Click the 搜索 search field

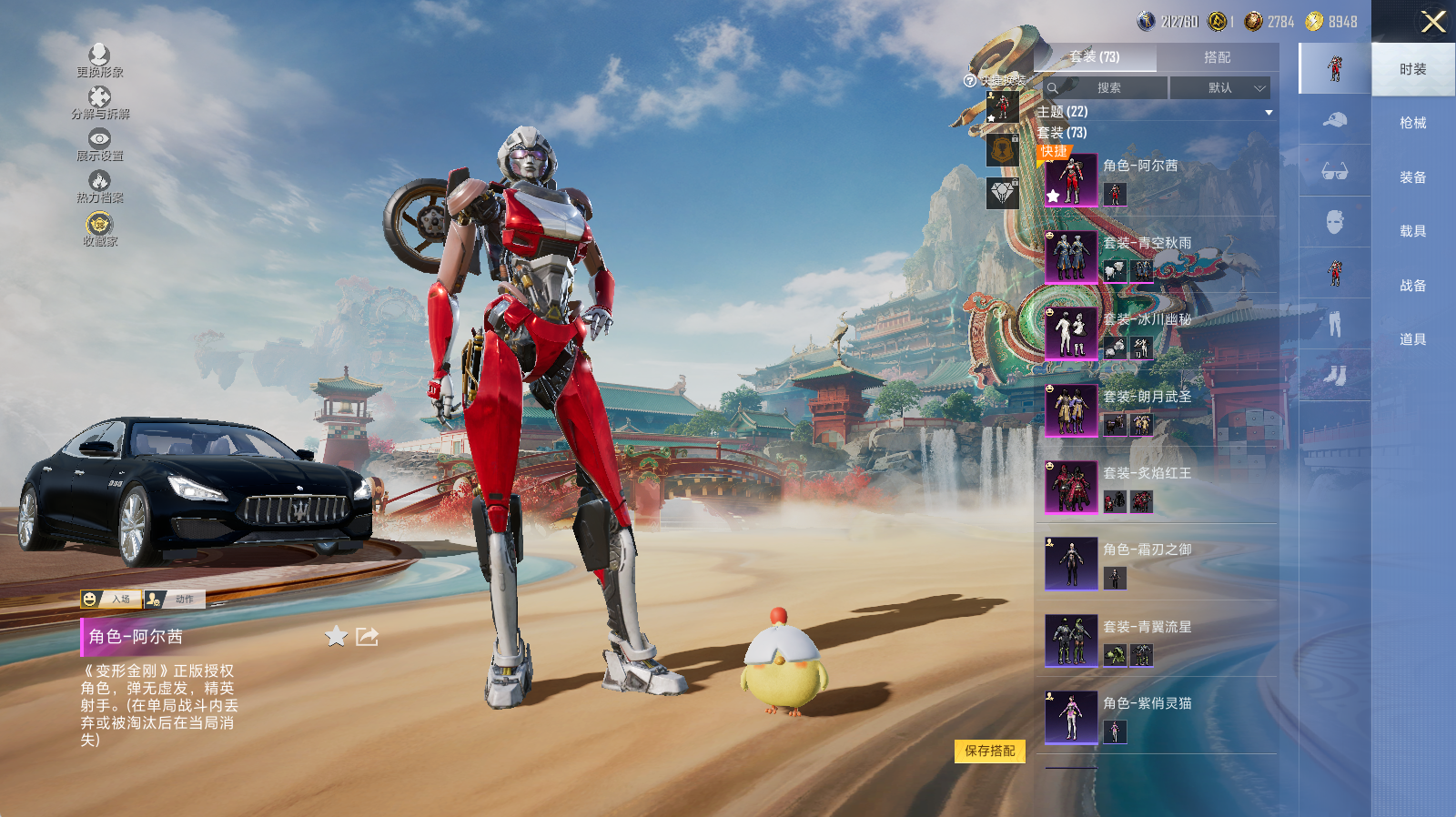[x=1108, y=88]
